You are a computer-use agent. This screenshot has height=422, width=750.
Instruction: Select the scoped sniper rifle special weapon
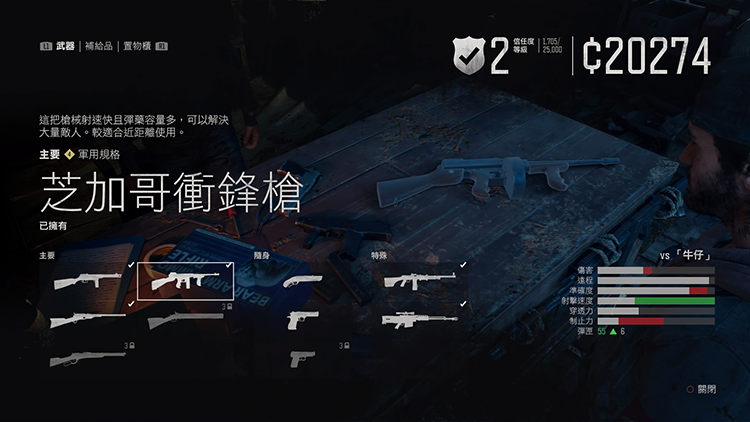[x=420, y=320]
